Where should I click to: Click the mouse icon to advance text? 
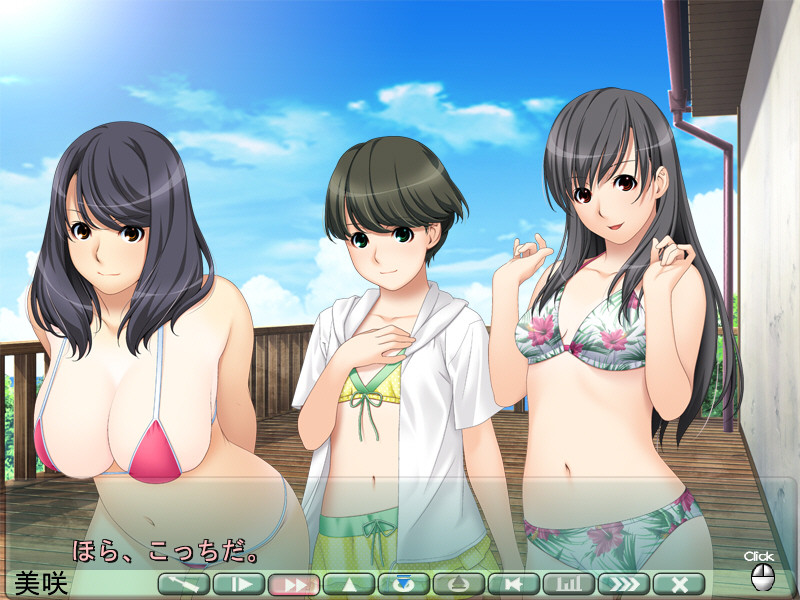[762, 577]
